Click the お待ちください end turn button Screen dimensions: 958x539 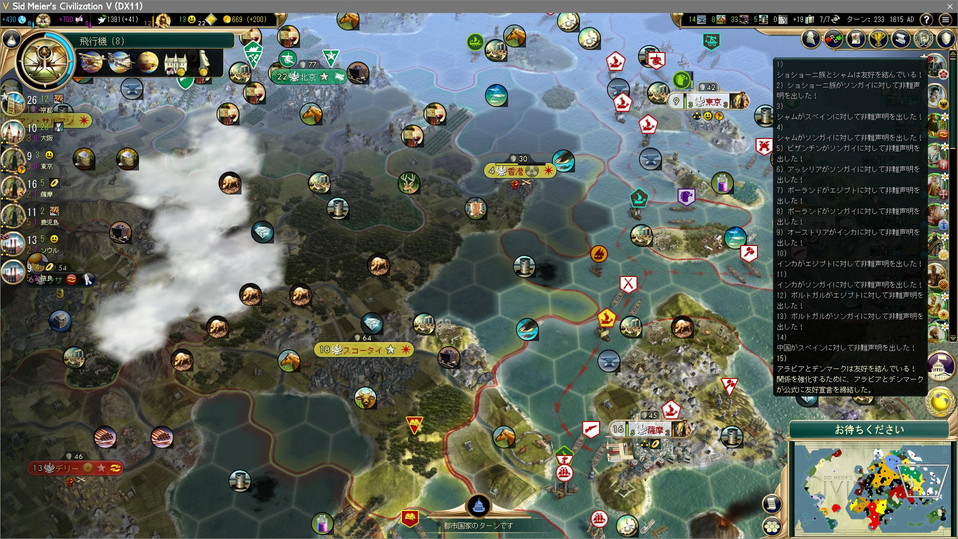[x=868, y=429]
